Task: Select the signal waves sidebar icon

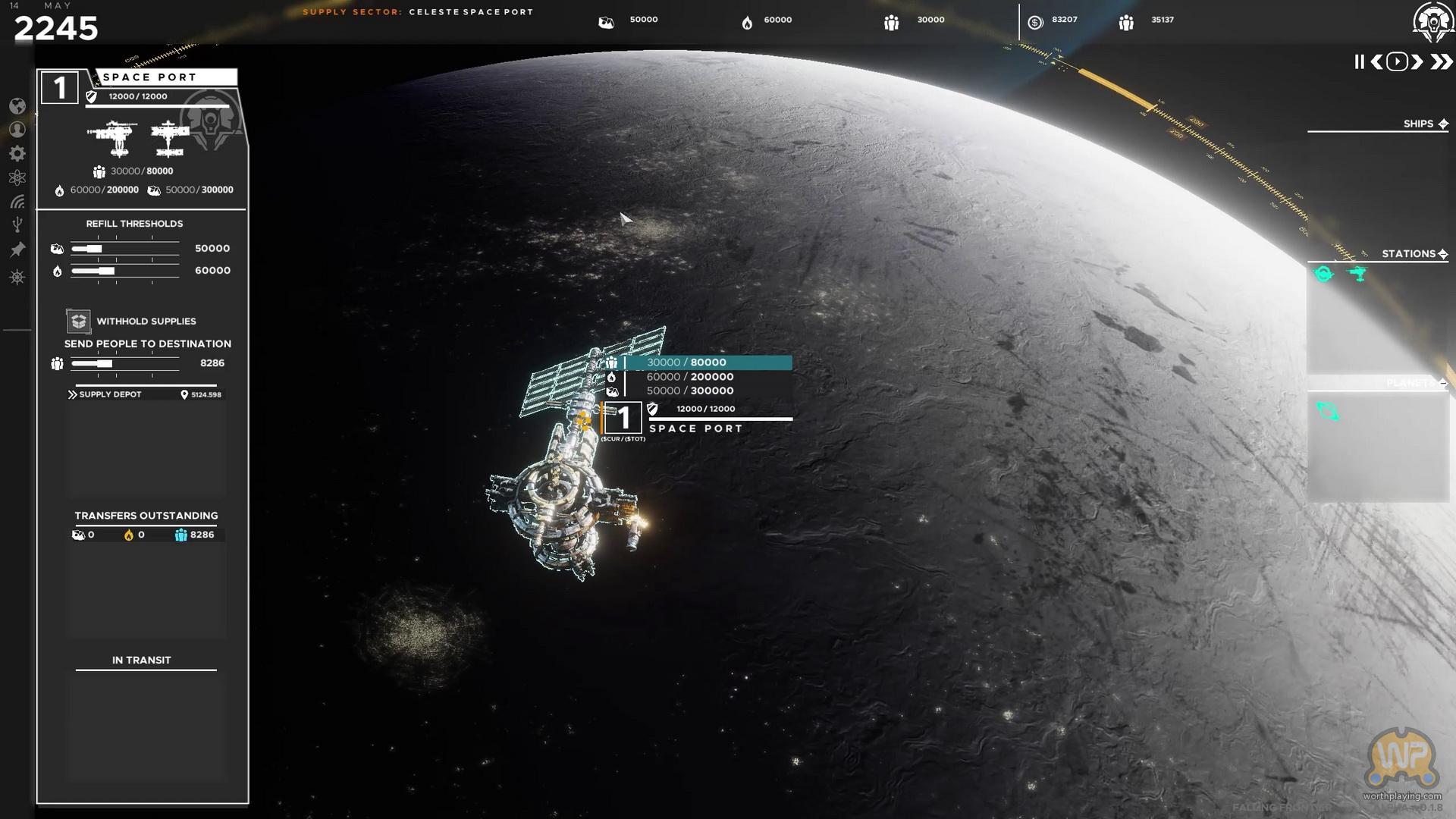Action: pos(17,202)
